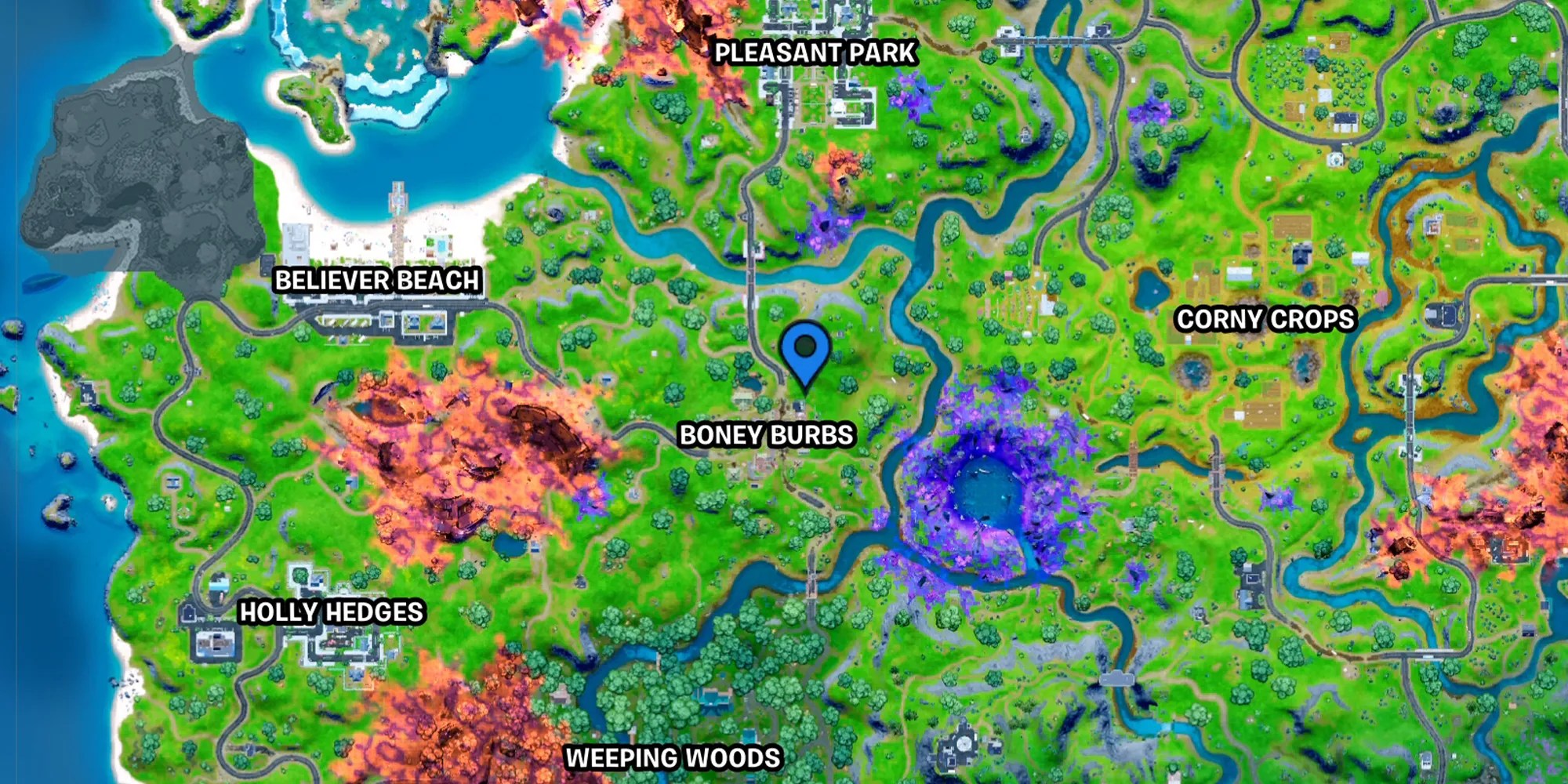
Task: Select the Weeping Woods label
Action: click(x=673, y=757)
